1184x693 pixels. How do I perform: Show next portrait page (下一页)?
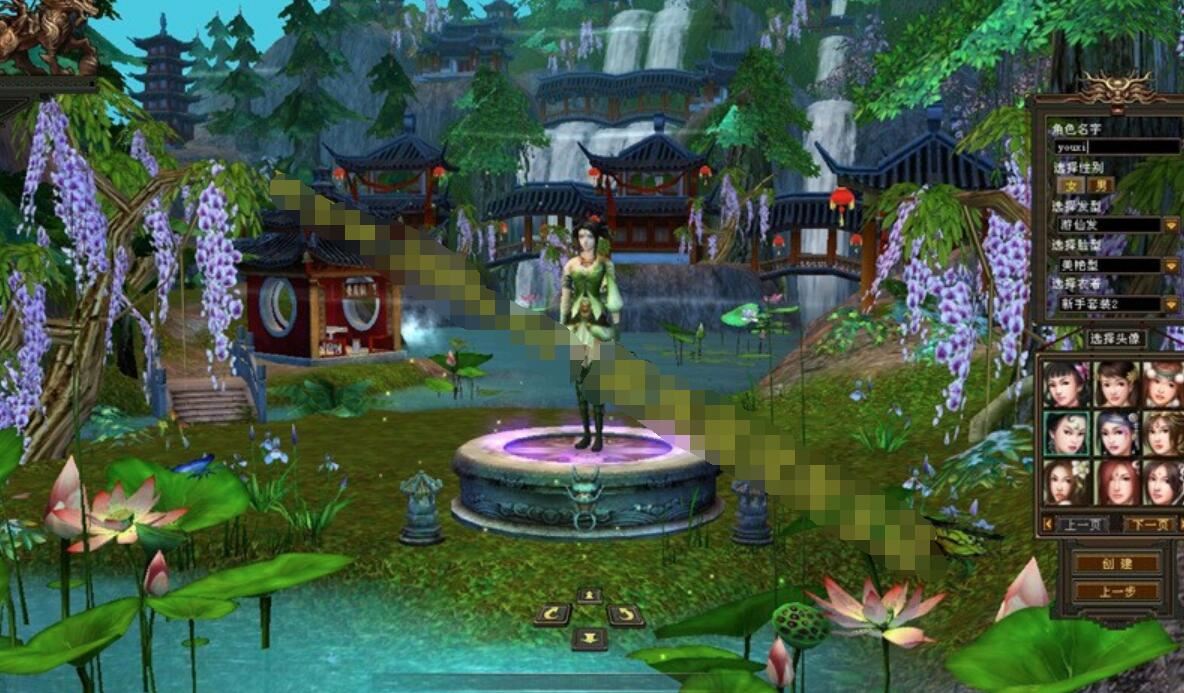point(1148,524)
